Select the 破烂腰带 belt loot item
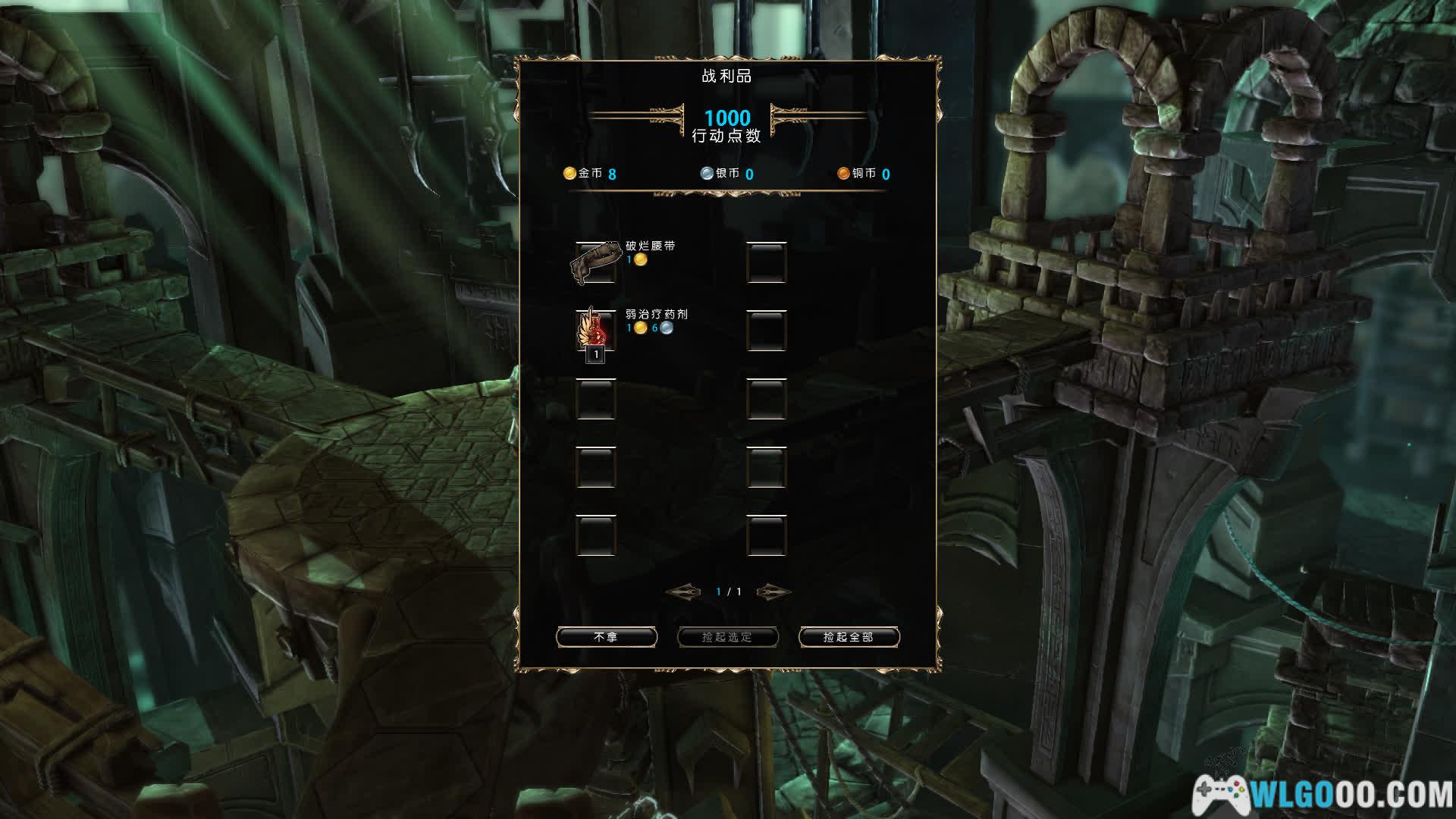This screenshot has width=1456, height=819. pos(595,262)
